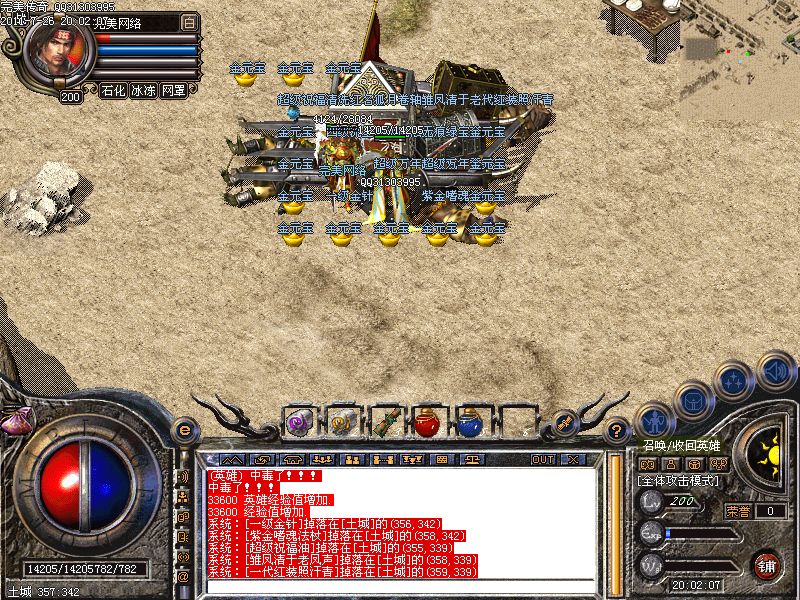Drink the blue mana potion
Viewport: 800px width, 600px height.
pos(471,423)
